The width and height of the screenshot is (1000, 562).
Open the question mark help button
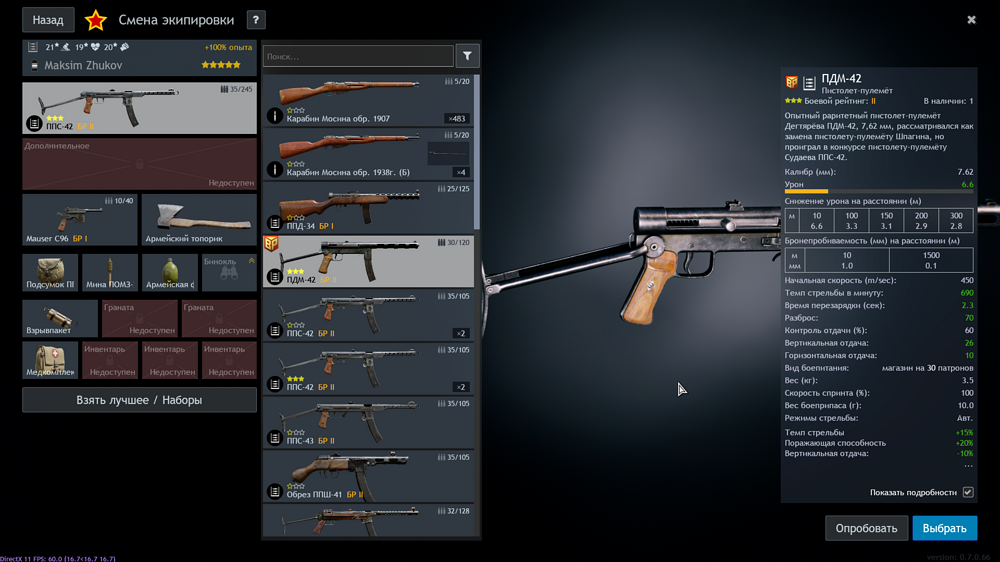256,20
